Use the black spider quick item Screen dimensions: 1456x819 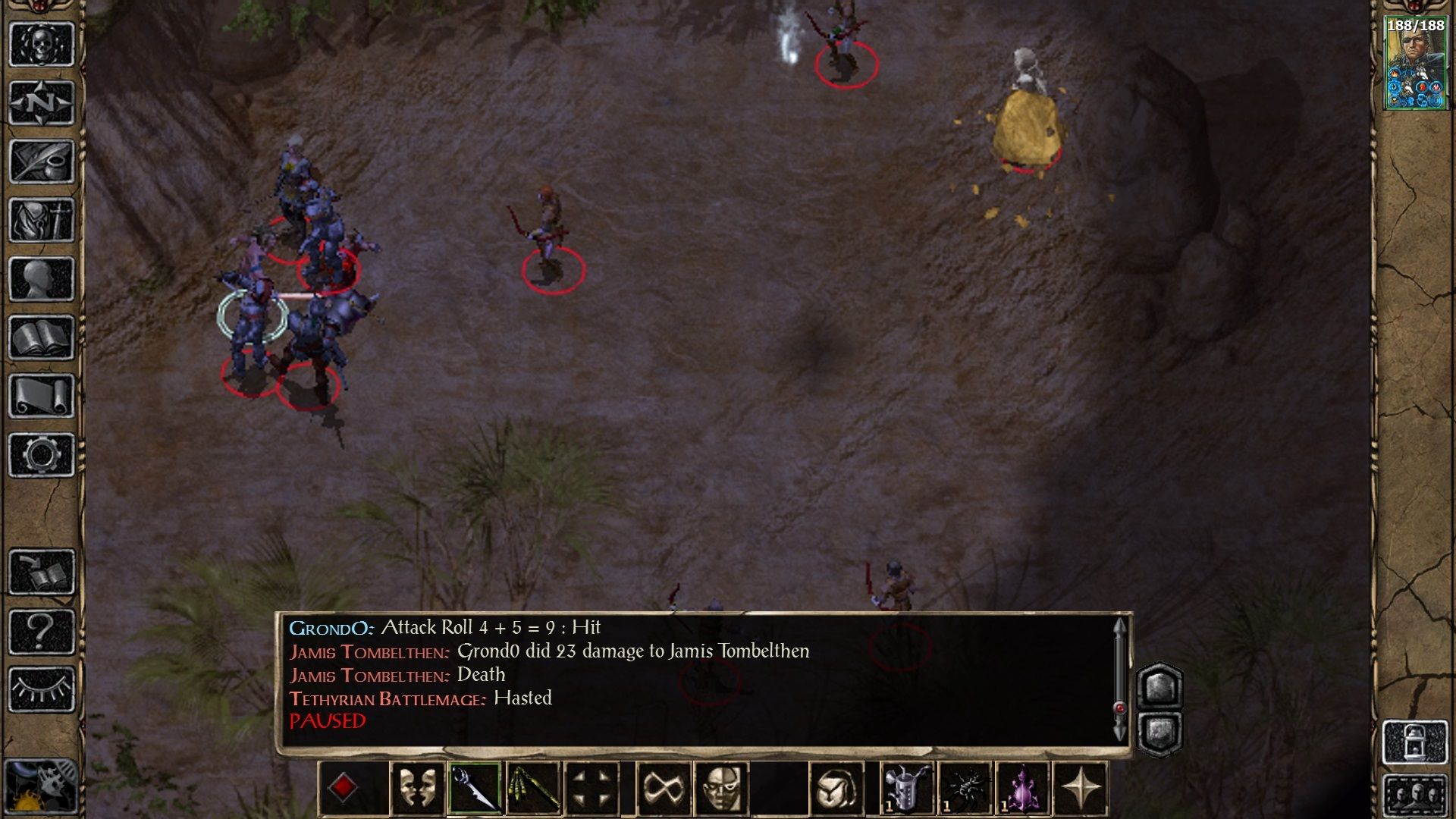click(x=965, y=789)
